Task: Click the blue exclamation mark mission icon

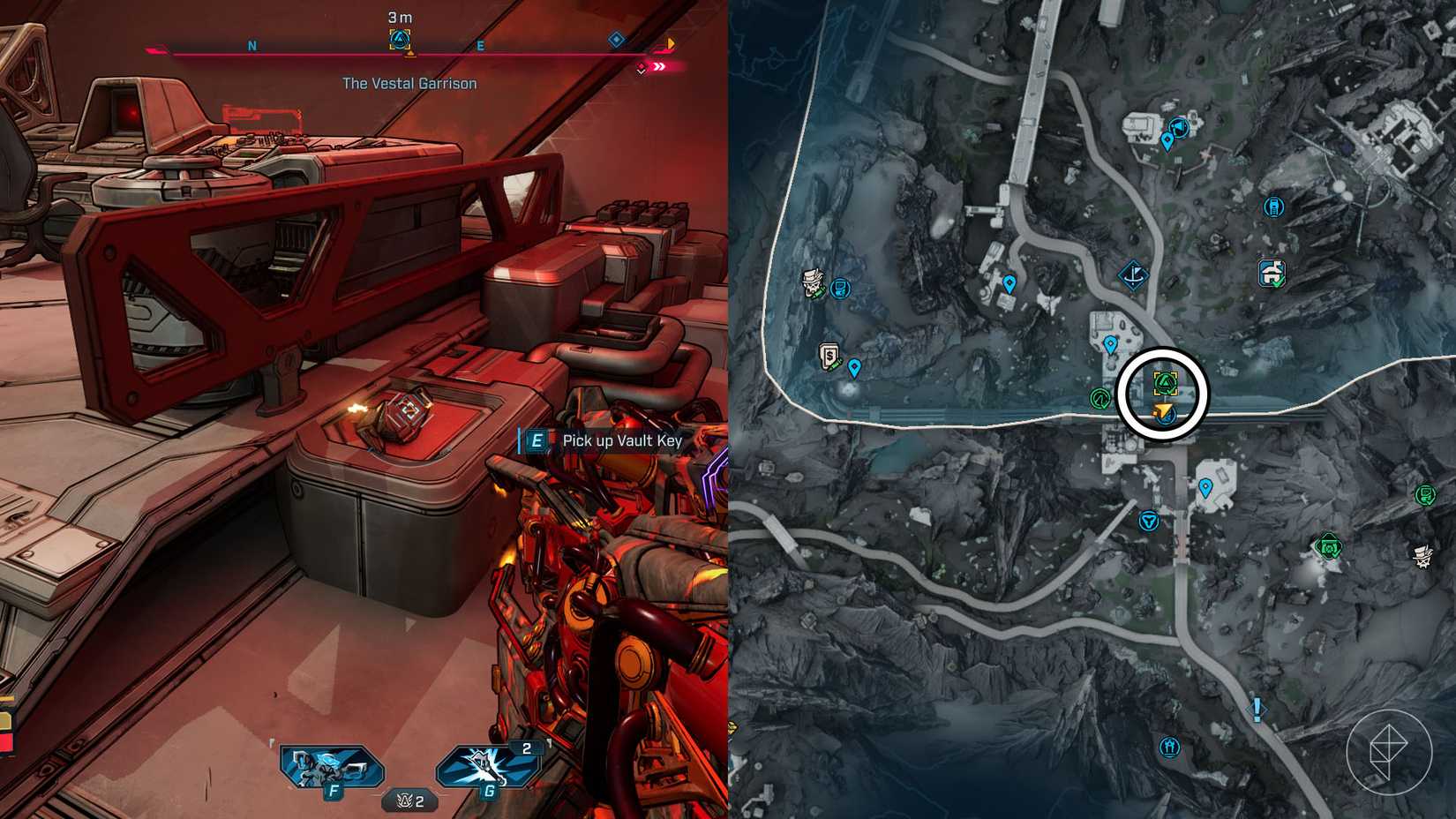Action: [x=1257, y=710]
